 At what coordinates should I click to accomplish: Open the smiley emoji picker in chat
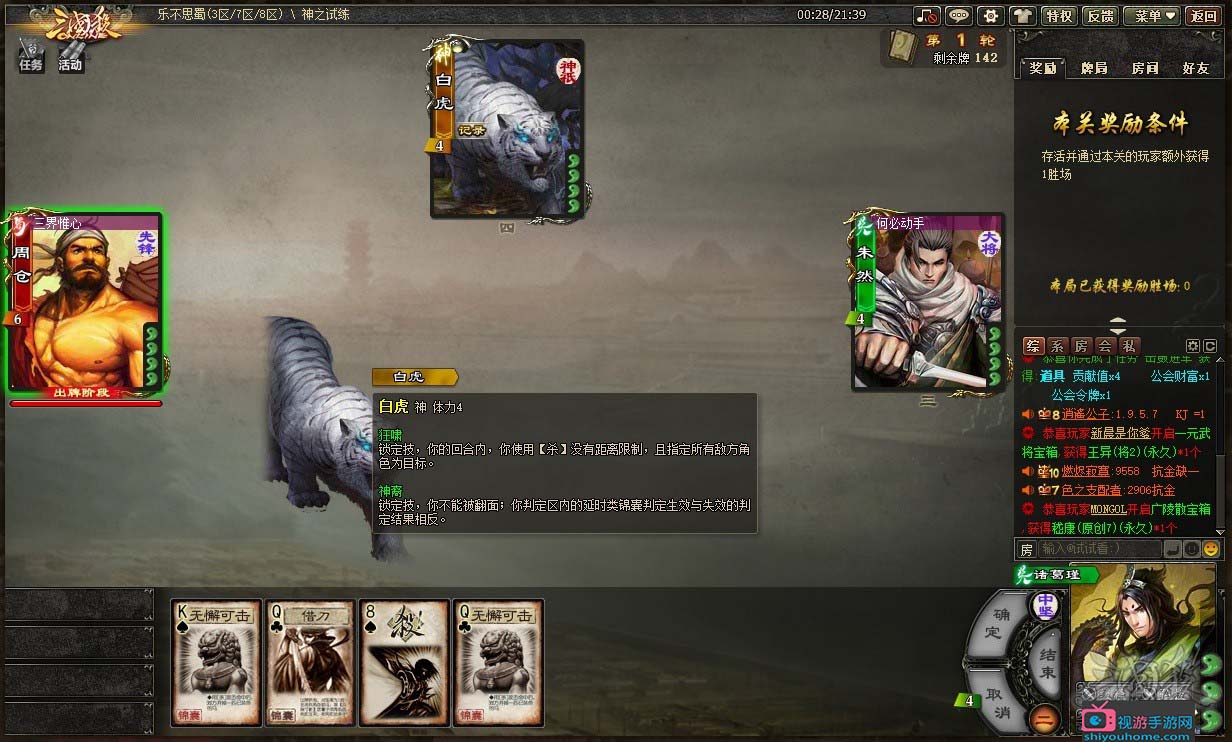pos(1211,549)
